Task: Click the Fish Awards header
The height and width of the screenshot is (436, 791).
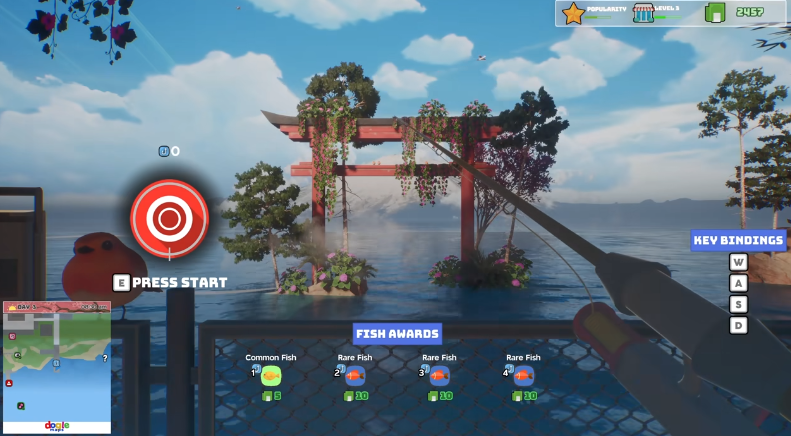Action: coord(397,334)
